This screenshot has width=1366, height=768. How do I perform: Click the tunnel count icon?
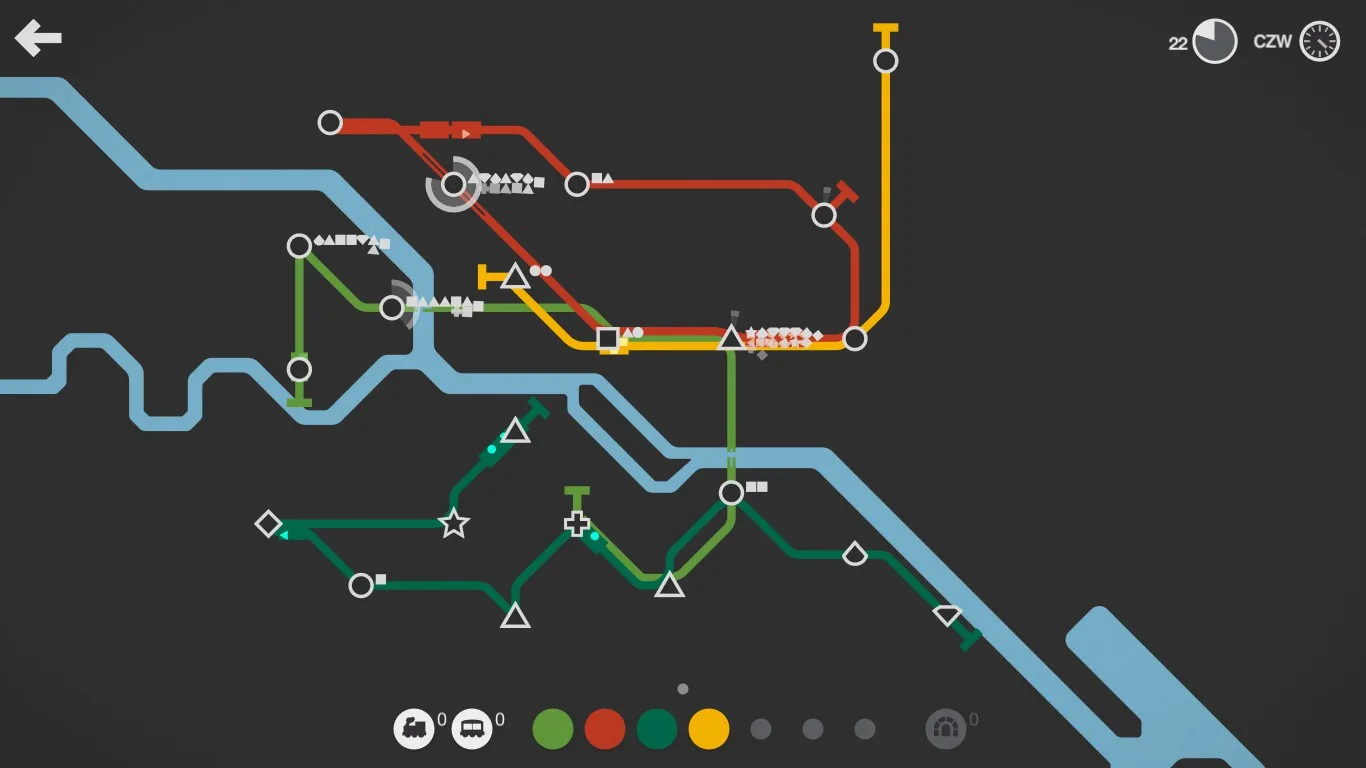(x=946, y=728)
